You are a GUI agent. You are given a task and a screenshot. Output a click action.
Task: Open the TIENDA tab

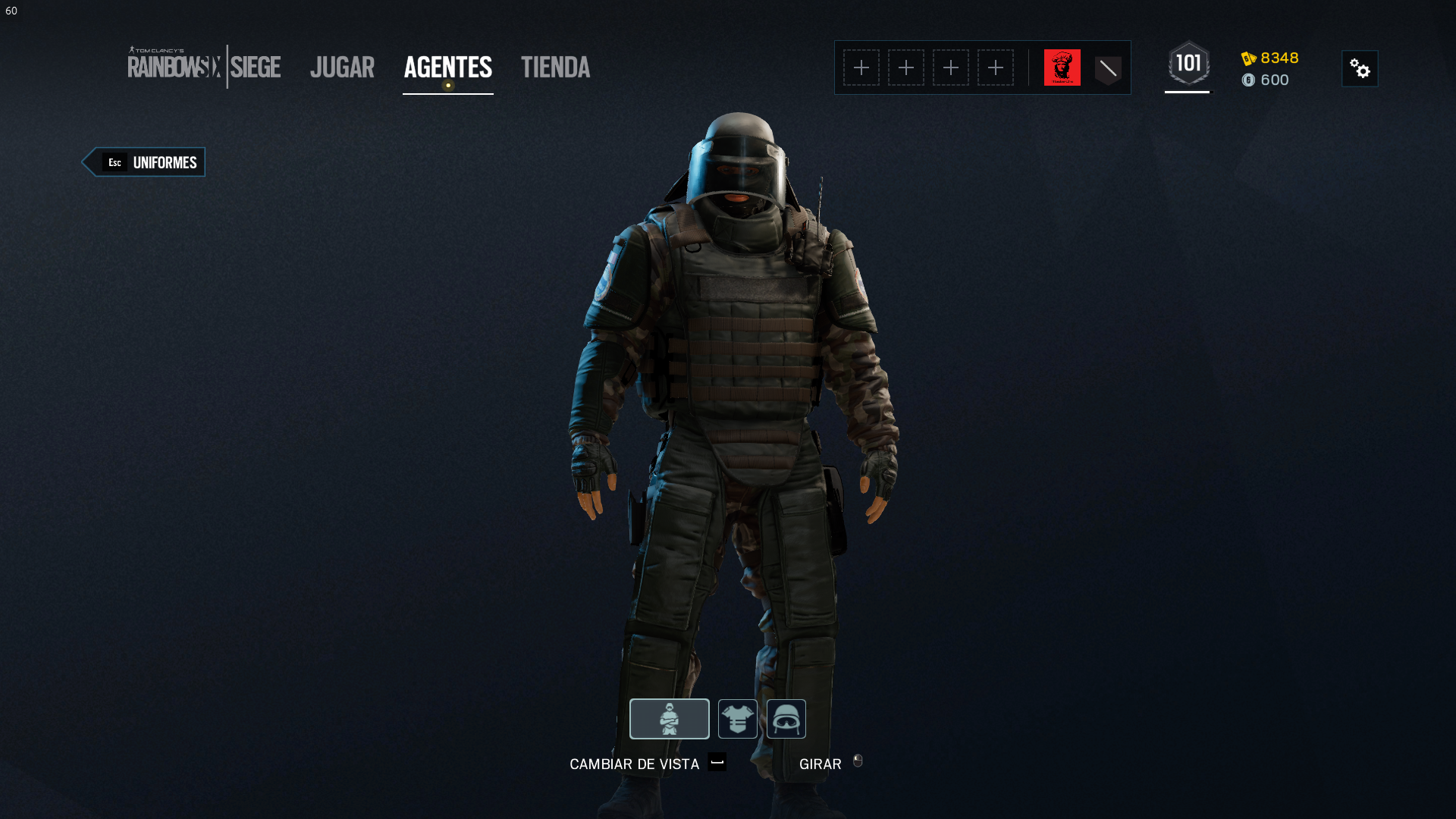click(555, 67)
